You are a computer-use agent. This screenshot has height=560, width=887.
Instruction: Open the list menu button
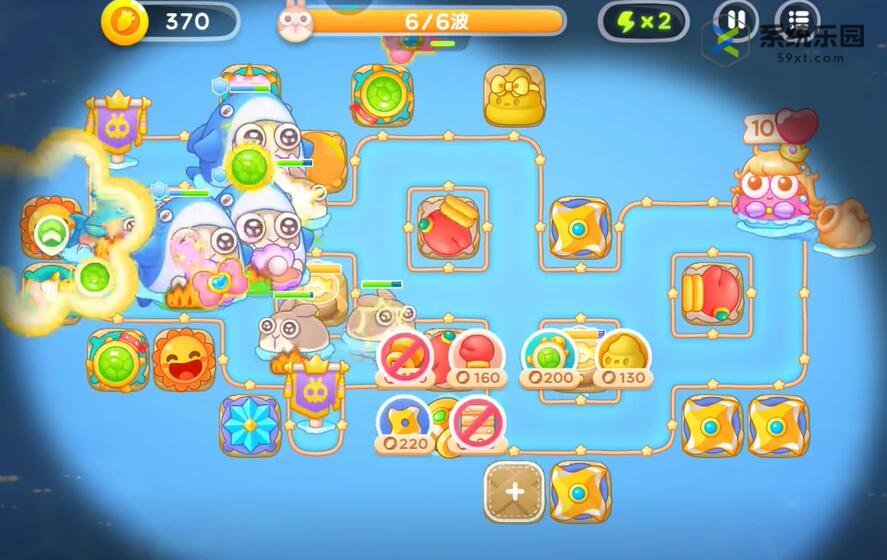click(x=797, y=21)
